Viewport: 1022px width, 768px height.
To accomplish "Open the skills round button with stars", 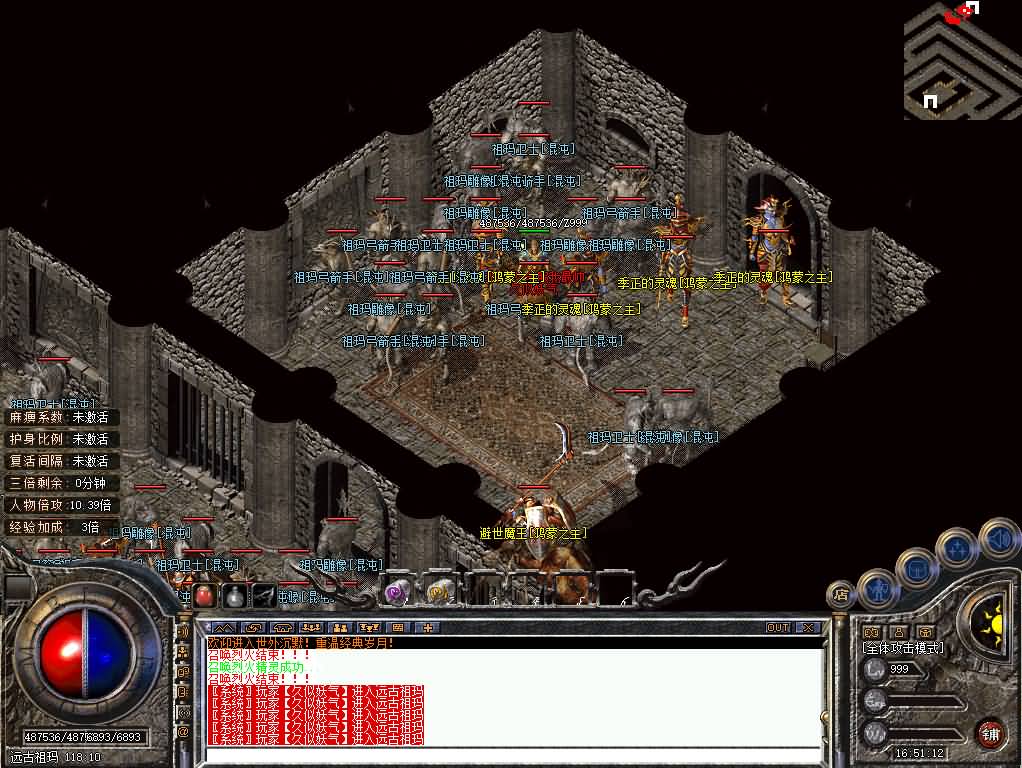I will click(956, 549).
